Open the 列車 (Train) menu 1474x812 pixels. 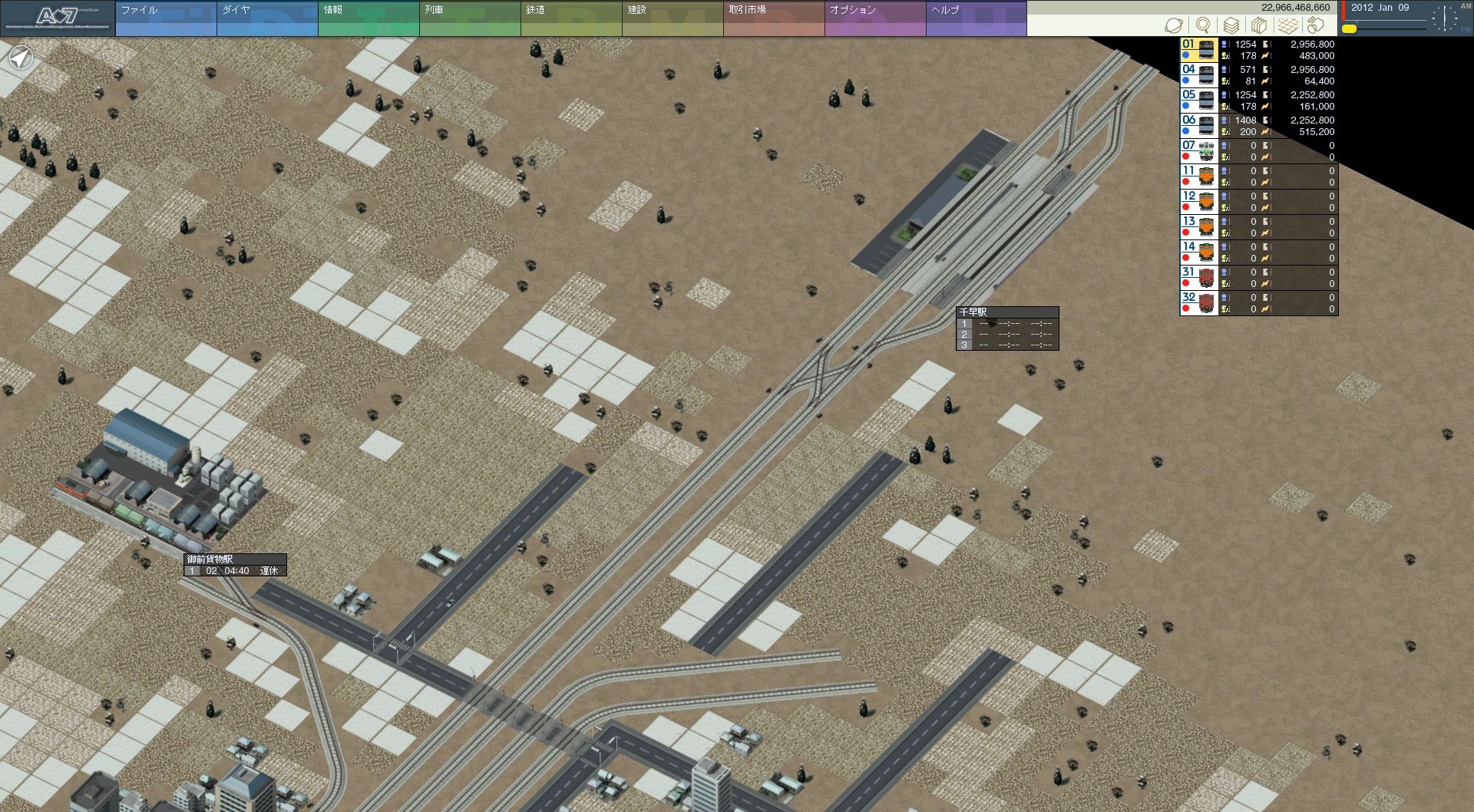(x=469, y=18)
